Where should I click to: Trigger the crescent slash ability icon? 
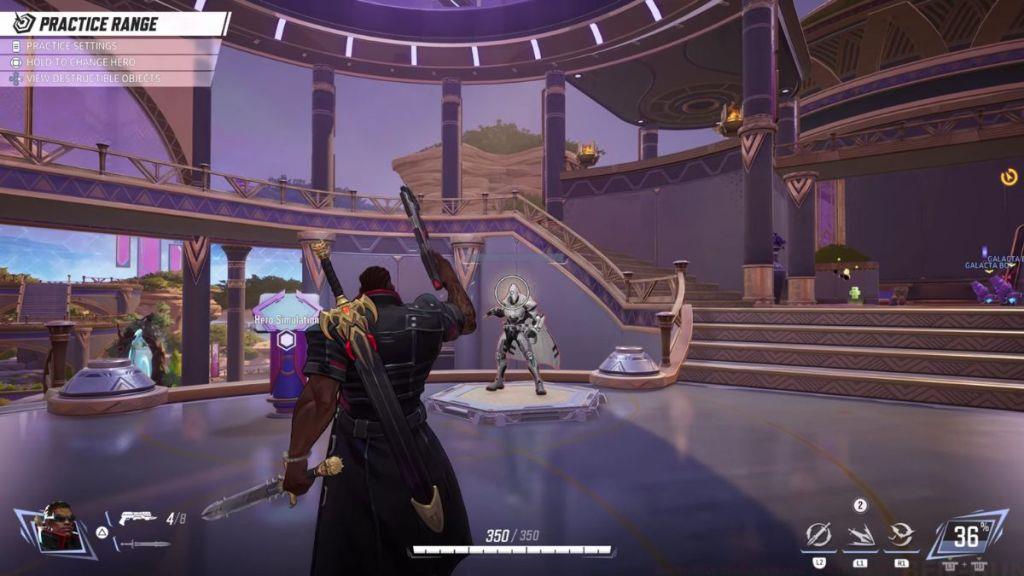(x=901, y=535)
